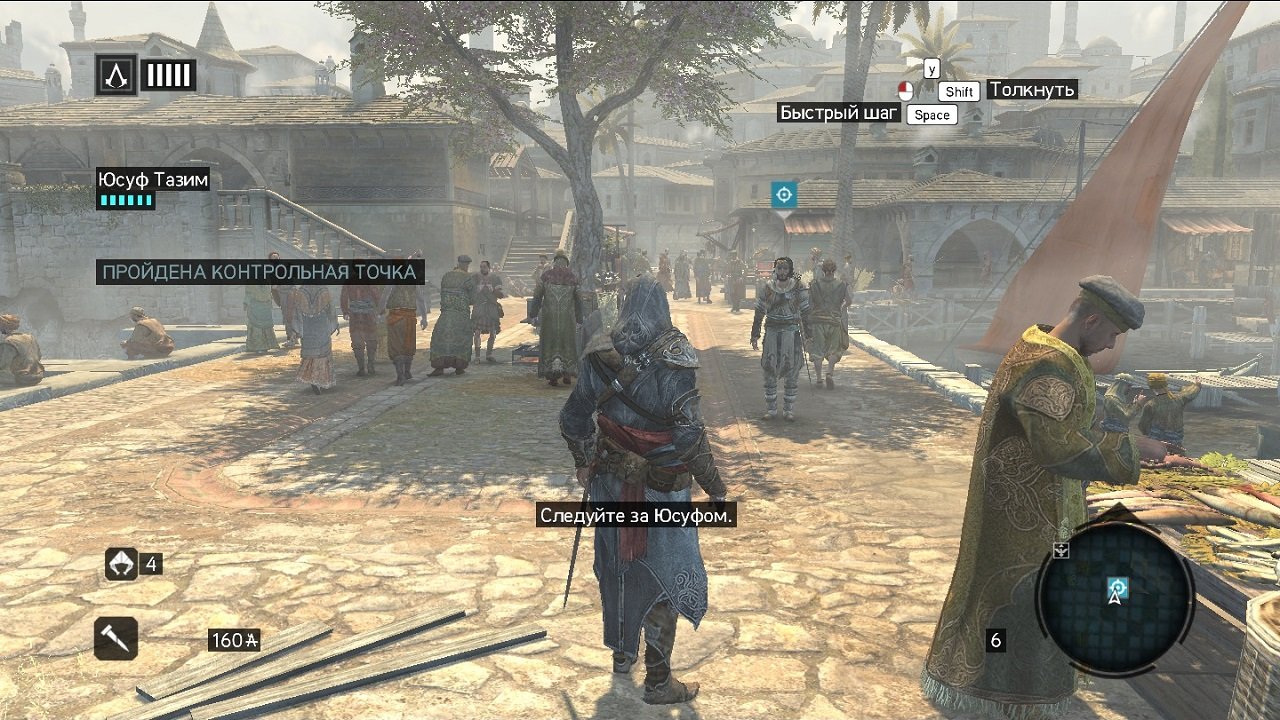Toggle the Space key prompt for Быстрый шаг

(x=931, y=114)
